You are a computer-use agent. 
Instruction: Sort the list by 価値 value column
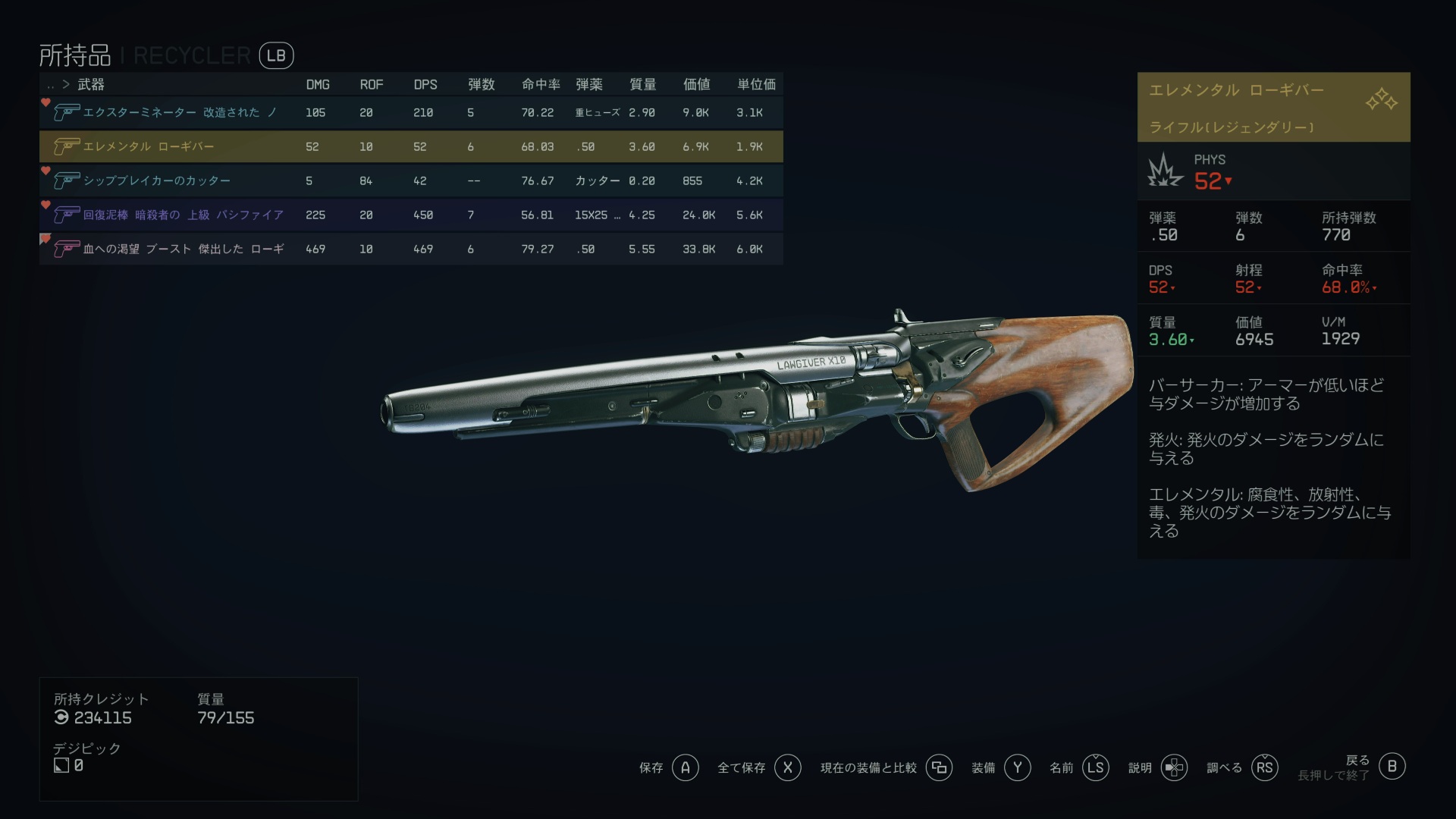[x=696, y=84]
